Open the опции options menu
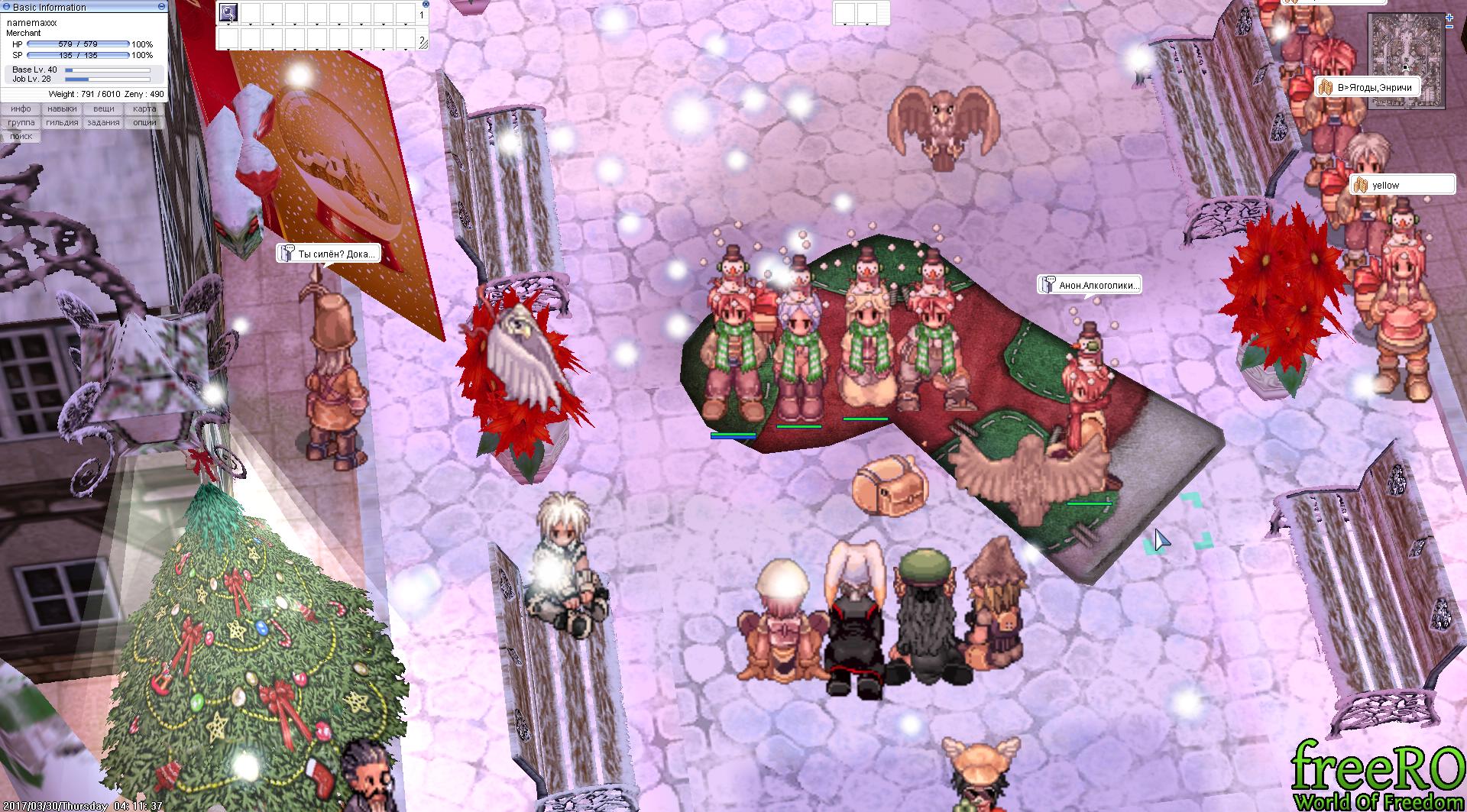 (144, 123)
